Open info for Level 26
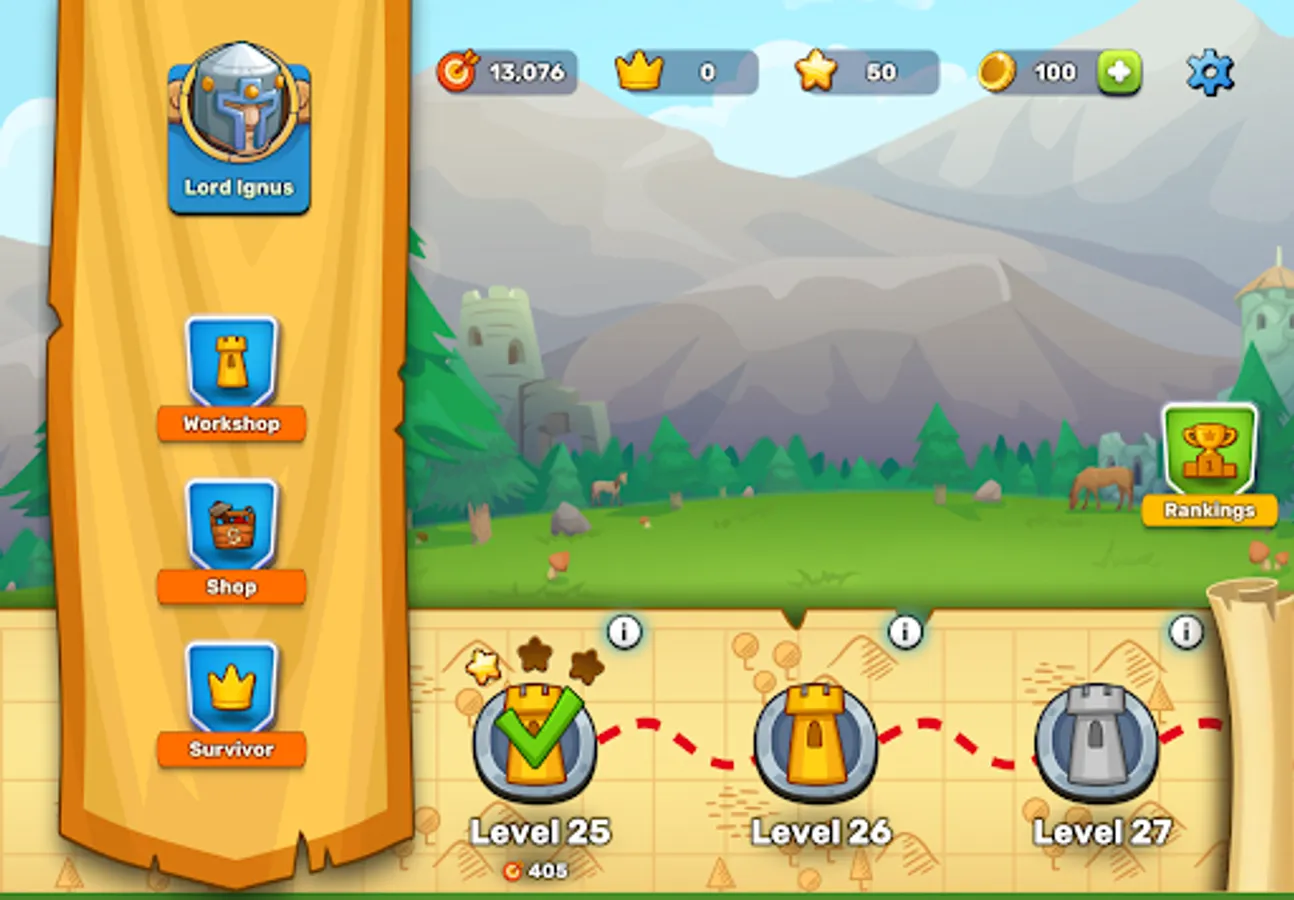The image size is (1294, 900). (905, 630)
